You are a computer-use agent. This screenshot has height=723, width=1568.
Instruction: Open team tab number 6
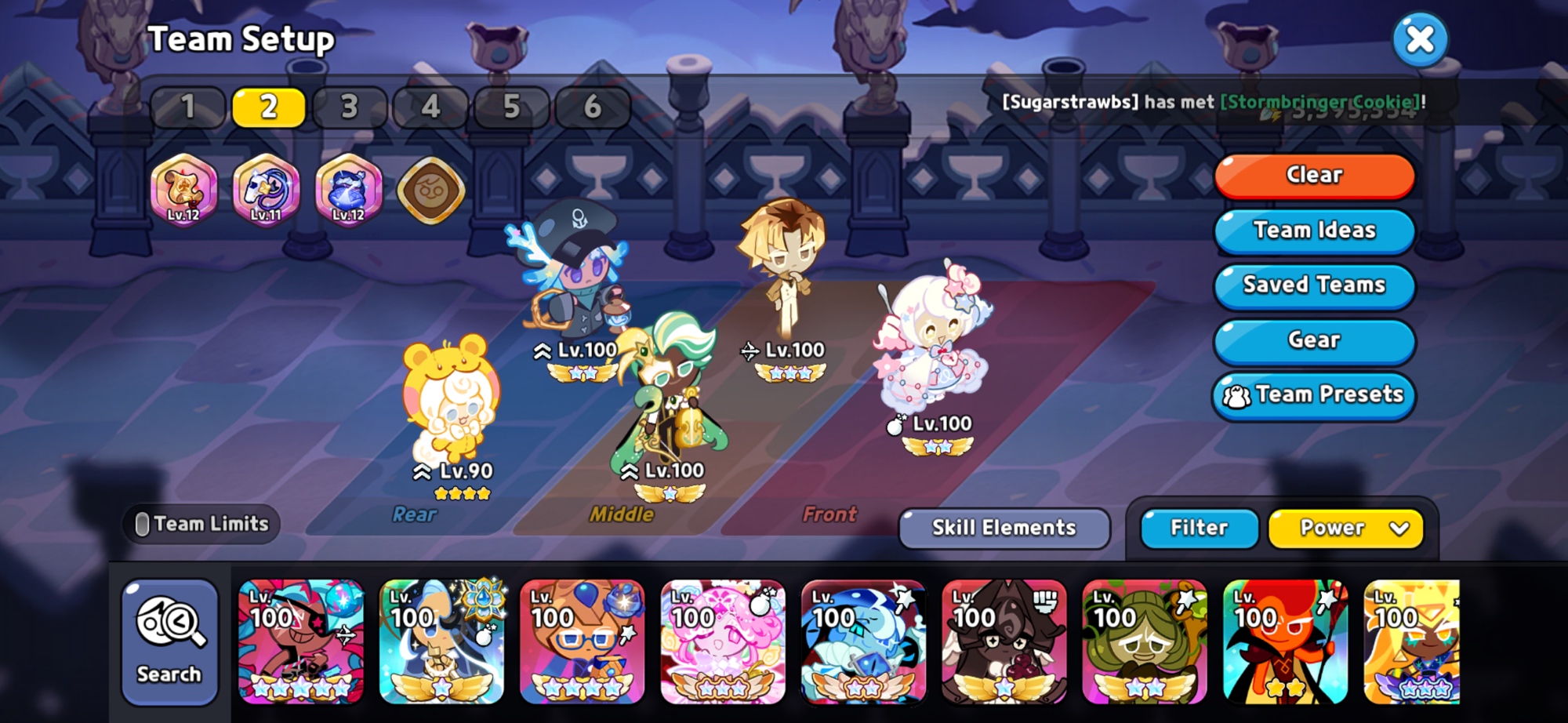point(592,107)
